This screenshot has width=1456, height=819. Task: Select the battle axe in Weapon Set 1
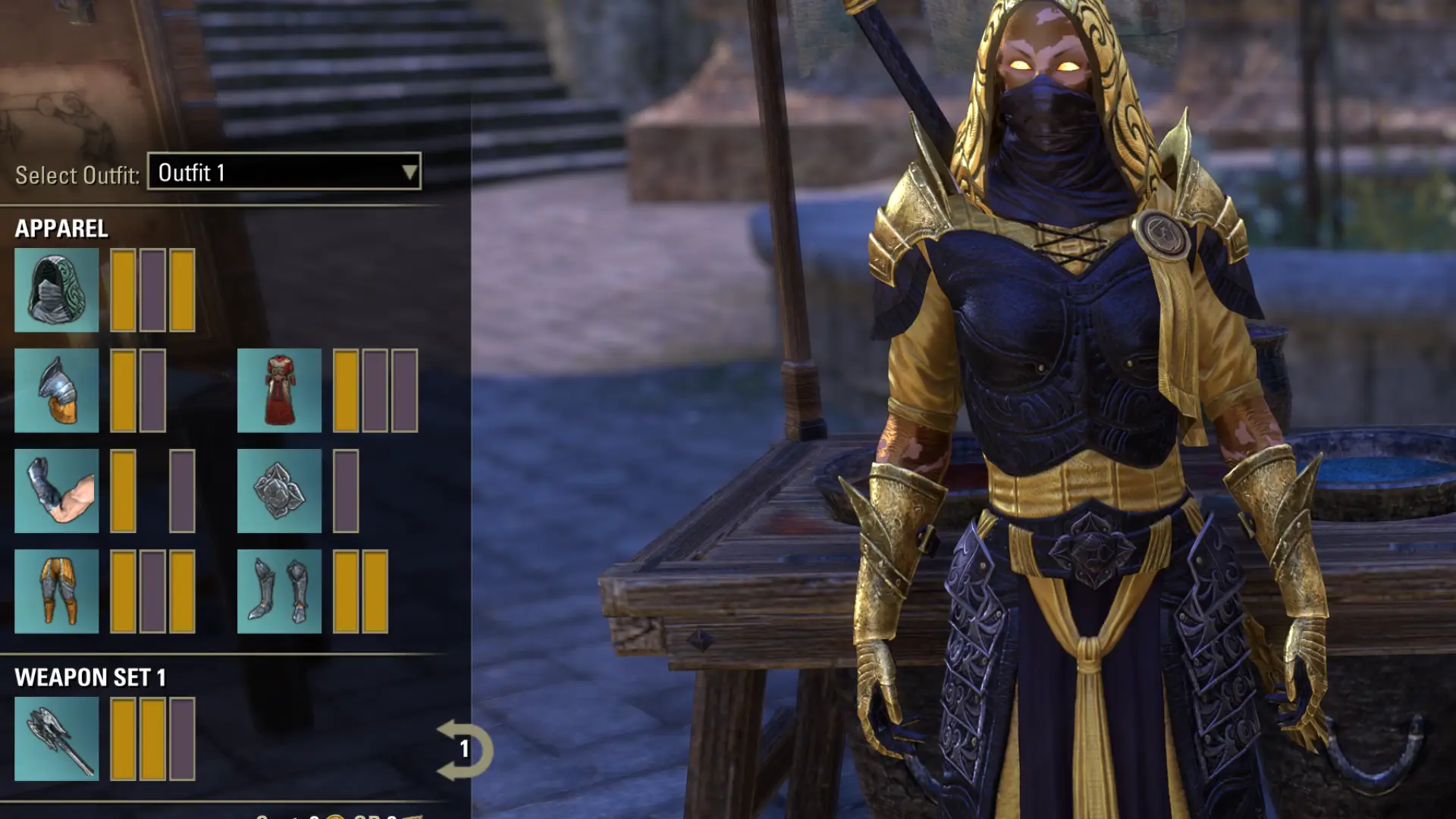click(x=56, y=739)
